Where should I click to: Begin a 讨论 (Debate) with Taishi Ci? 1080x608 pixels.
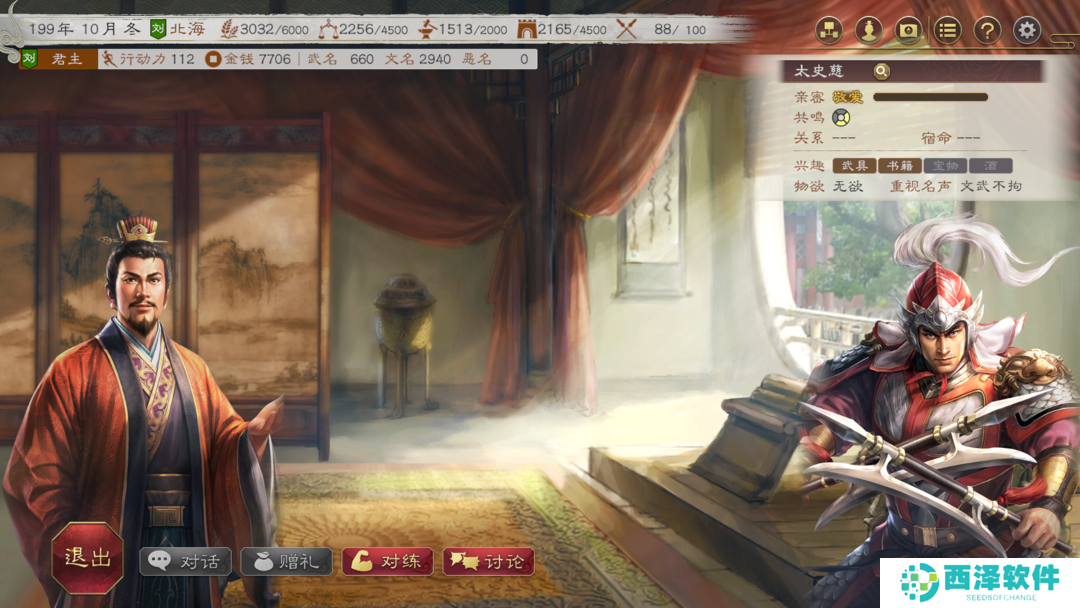click(x=489, y=561)
